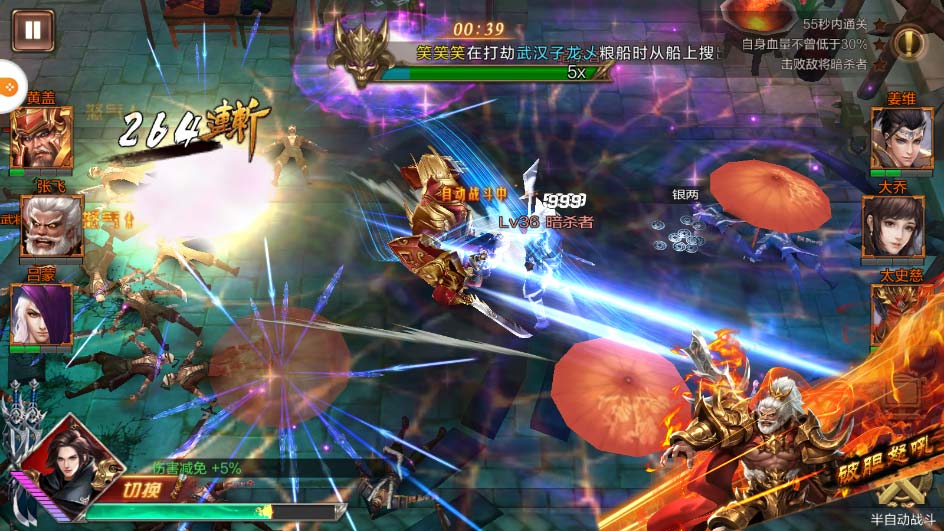This screenshot has width=944, height=531.
Task: Pause the battle
Action: pyautogui.click(x=32, y=30)
